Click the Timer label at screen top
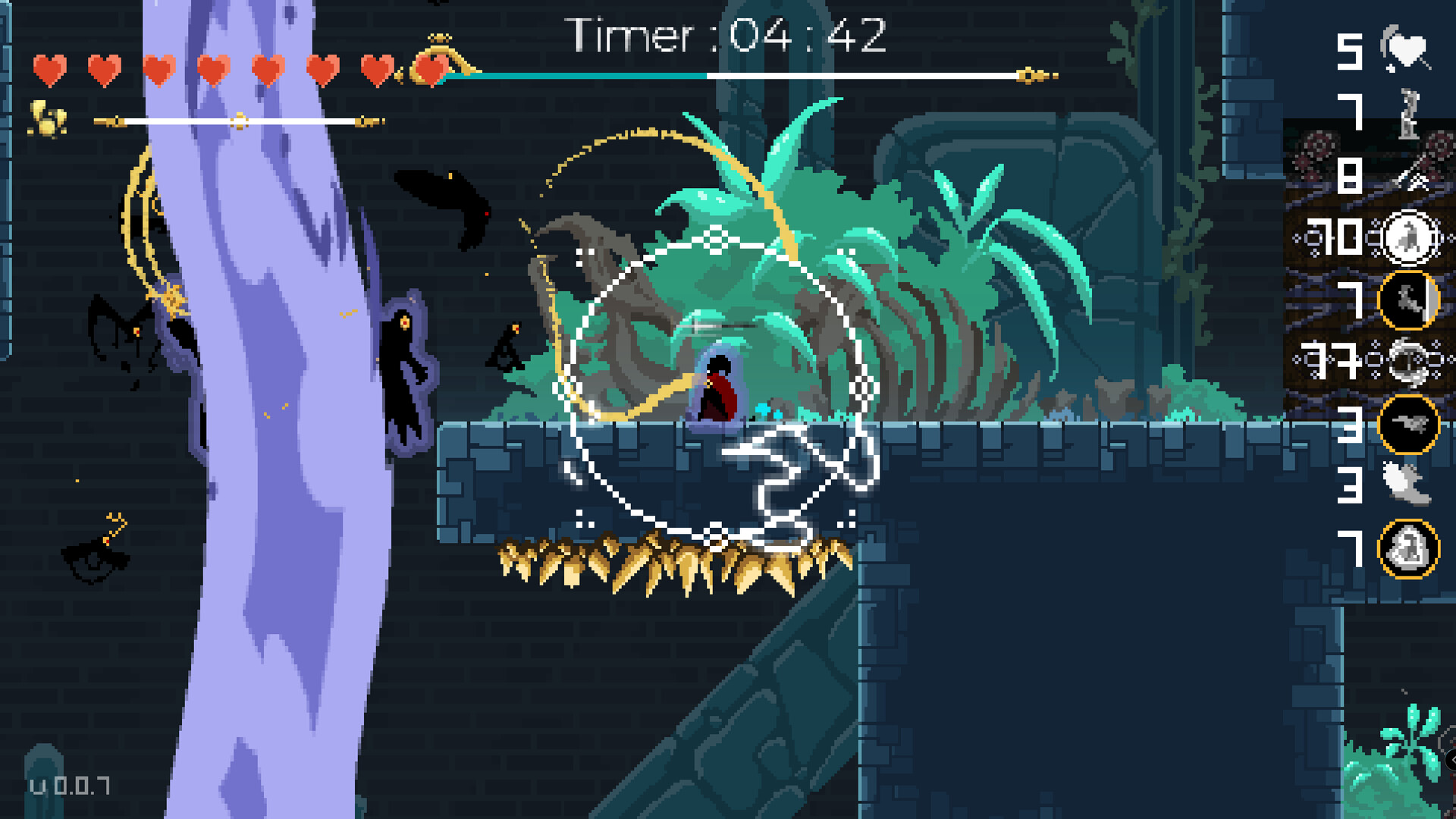1456x819 pixels. [x=629, y=34]
